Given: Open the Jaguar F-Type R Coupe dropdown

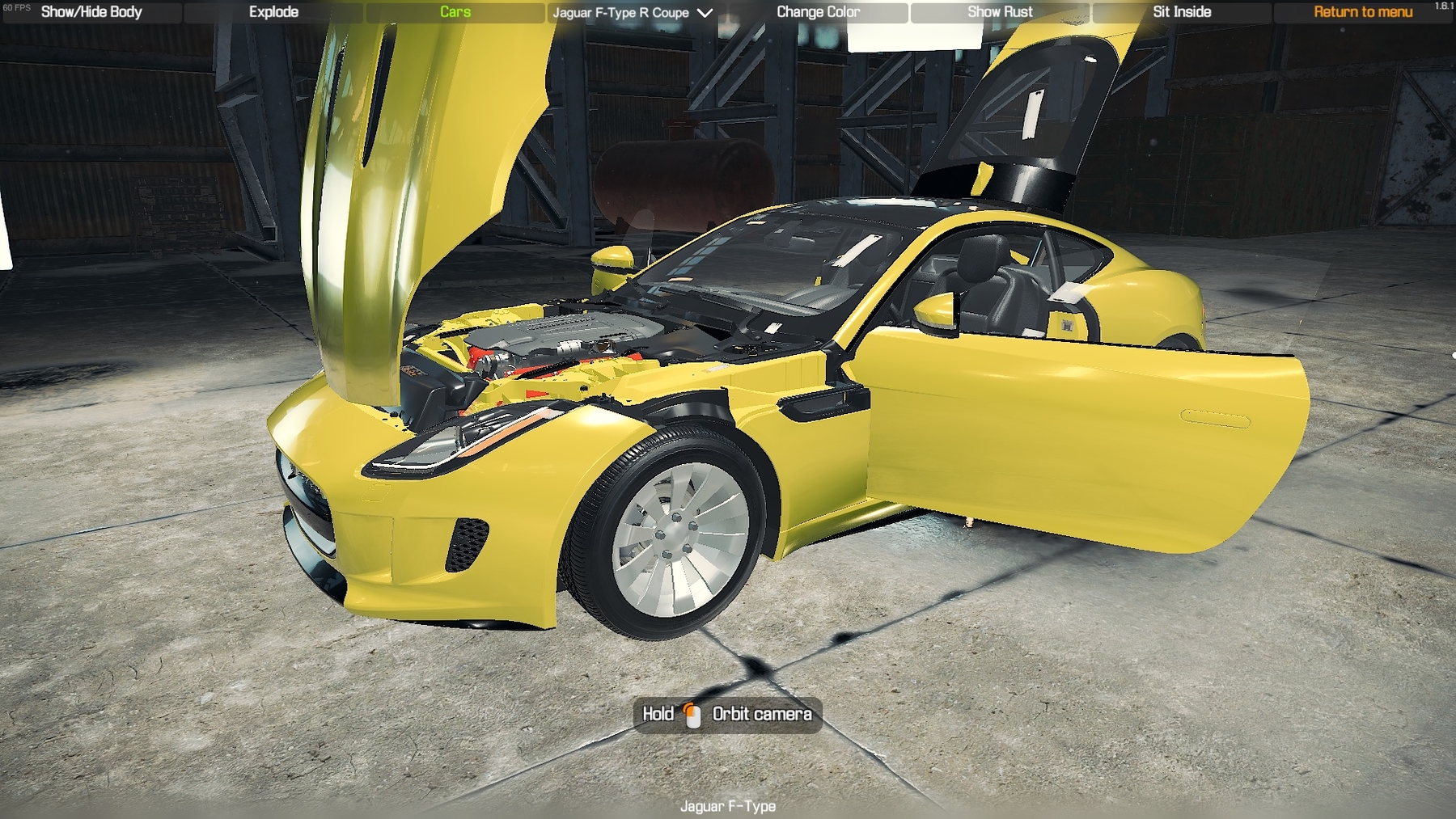Looking at the screenshot, I should coord(633,13).
